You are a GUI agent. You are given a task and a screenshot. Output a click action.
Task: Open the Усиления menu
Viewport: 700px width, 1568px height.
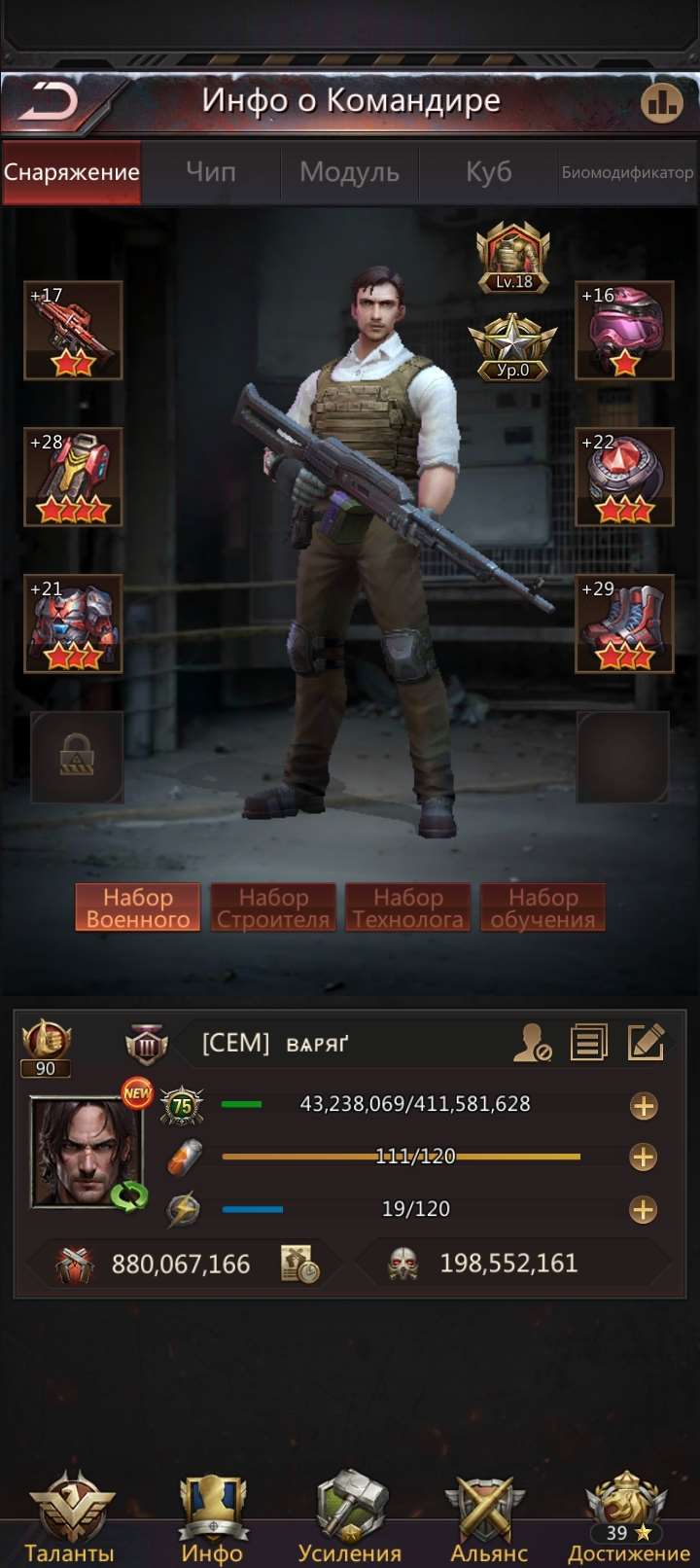350,1517
